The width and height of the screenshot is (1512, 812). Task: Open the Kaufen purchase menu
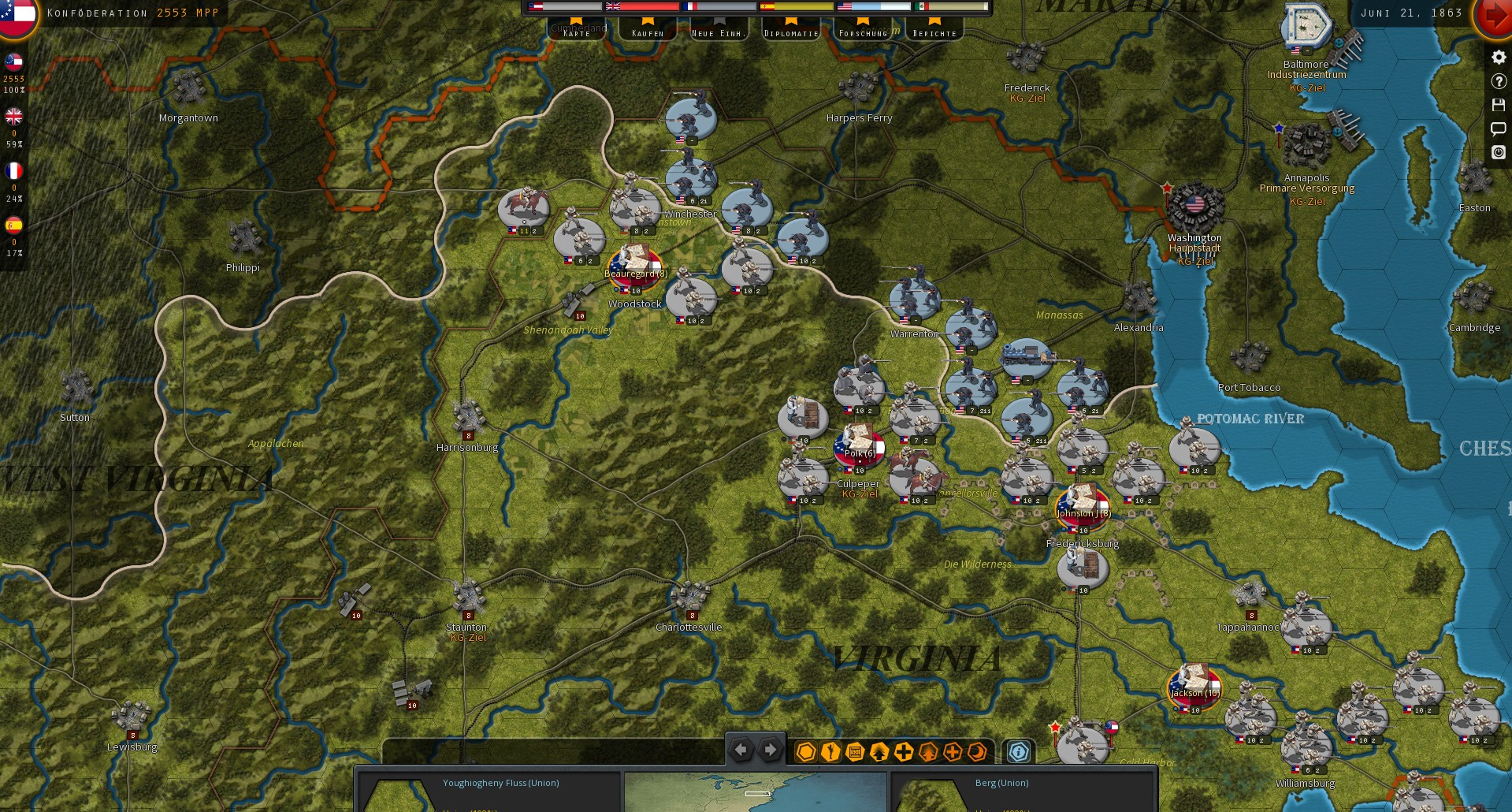[648, 32]
